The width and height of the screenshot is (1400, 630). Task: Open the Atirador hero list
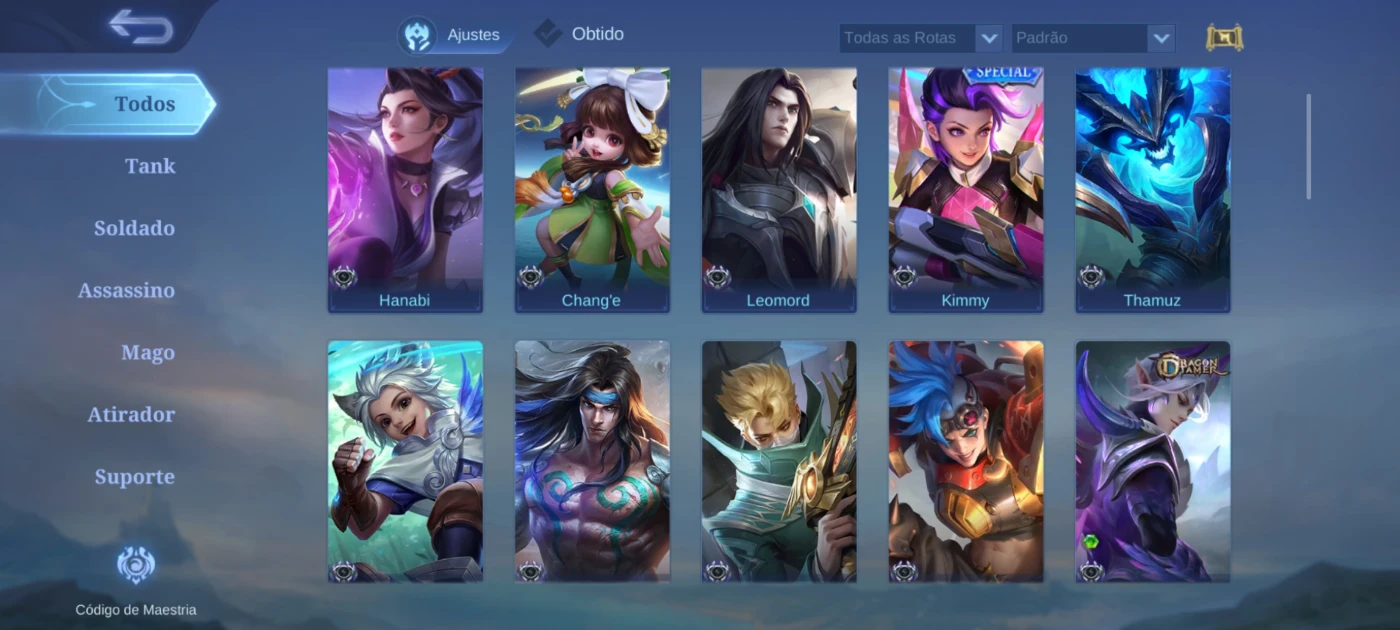[131, 414]
